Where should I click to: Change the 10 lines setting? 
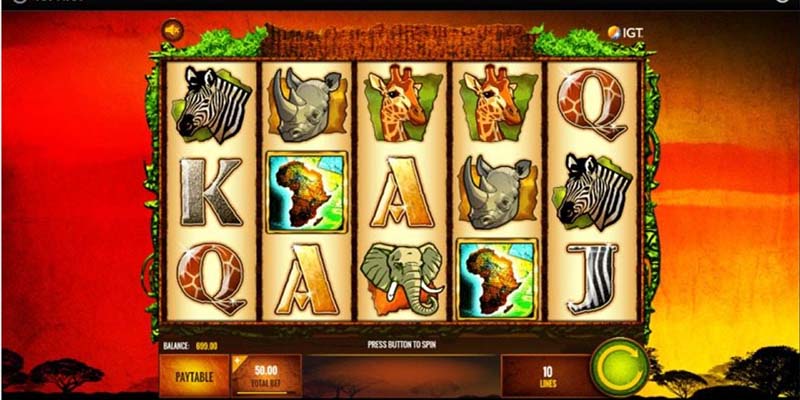pyautogui.click(x=546, y=375)
